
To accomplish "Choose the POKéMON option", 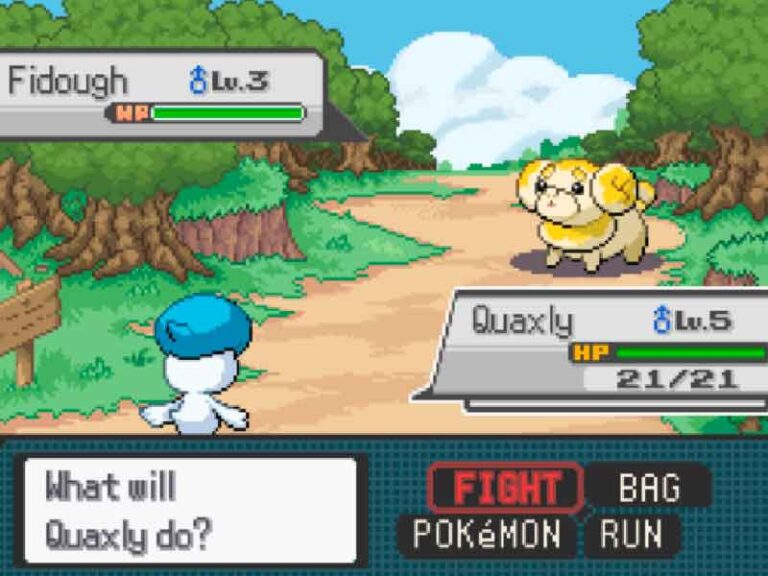I will tap(486, 535).
